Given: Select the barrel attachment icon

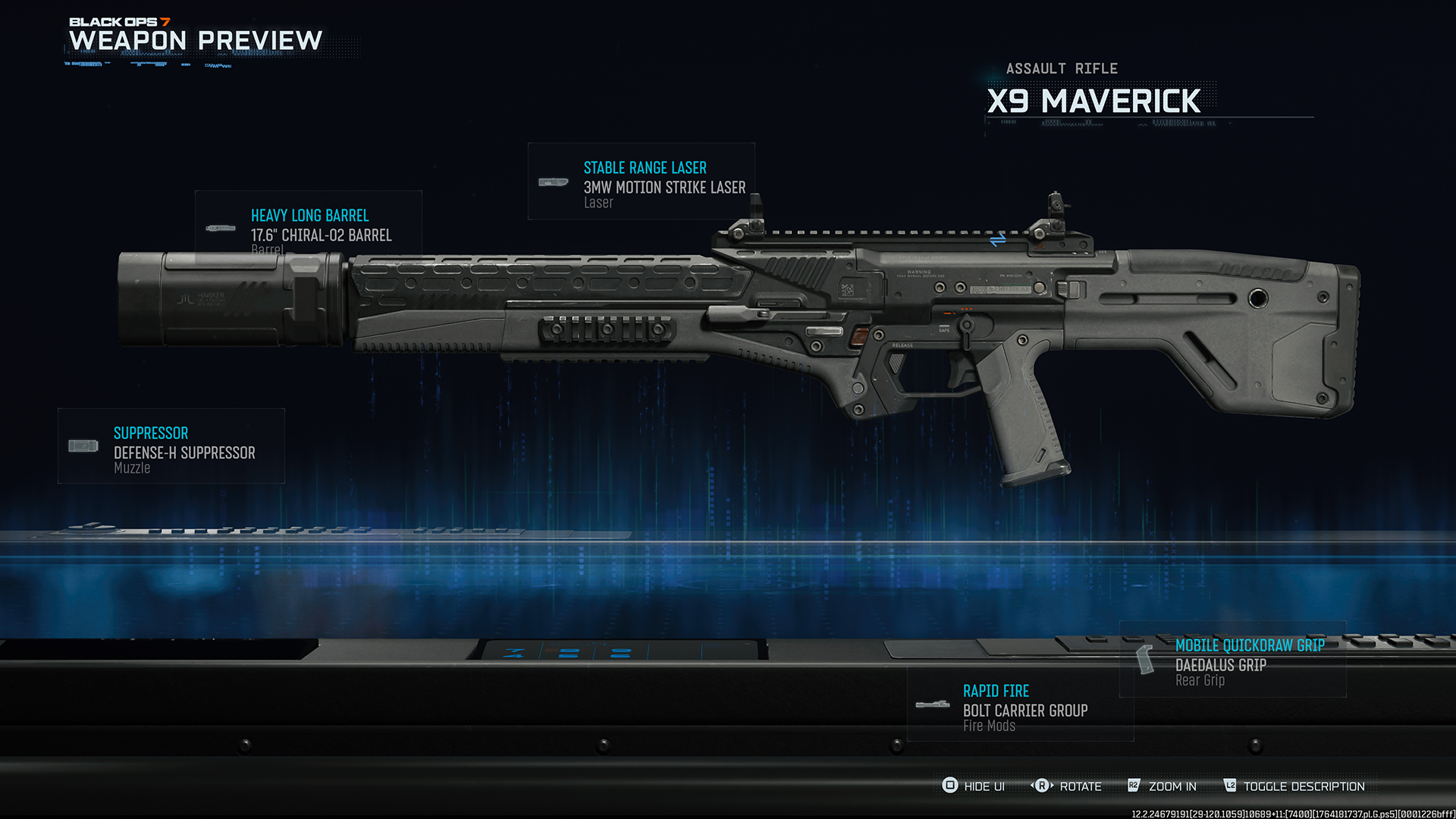Looking at the screenshot, I should tap(221, 227).
